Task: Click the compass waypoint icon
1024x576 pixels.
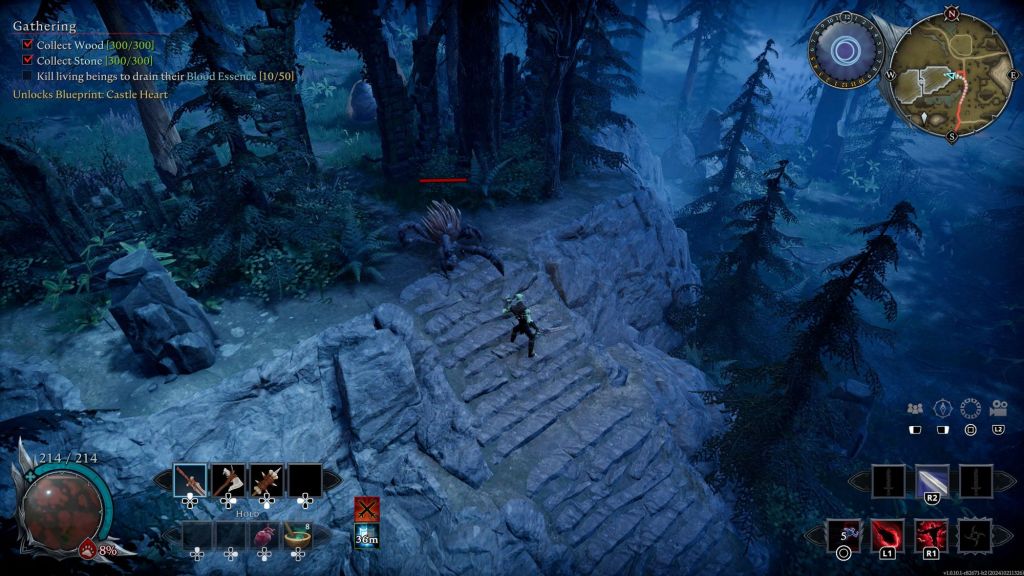Action: 941,408
